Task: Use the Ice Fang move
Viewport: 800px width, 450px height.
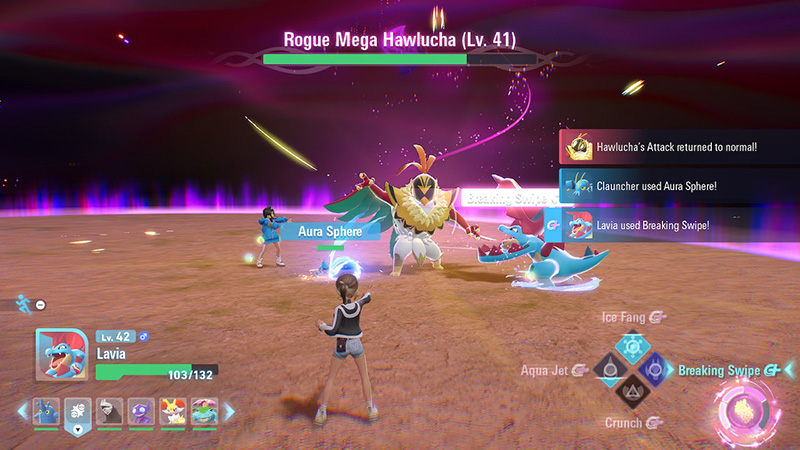Action: point(632,345)
